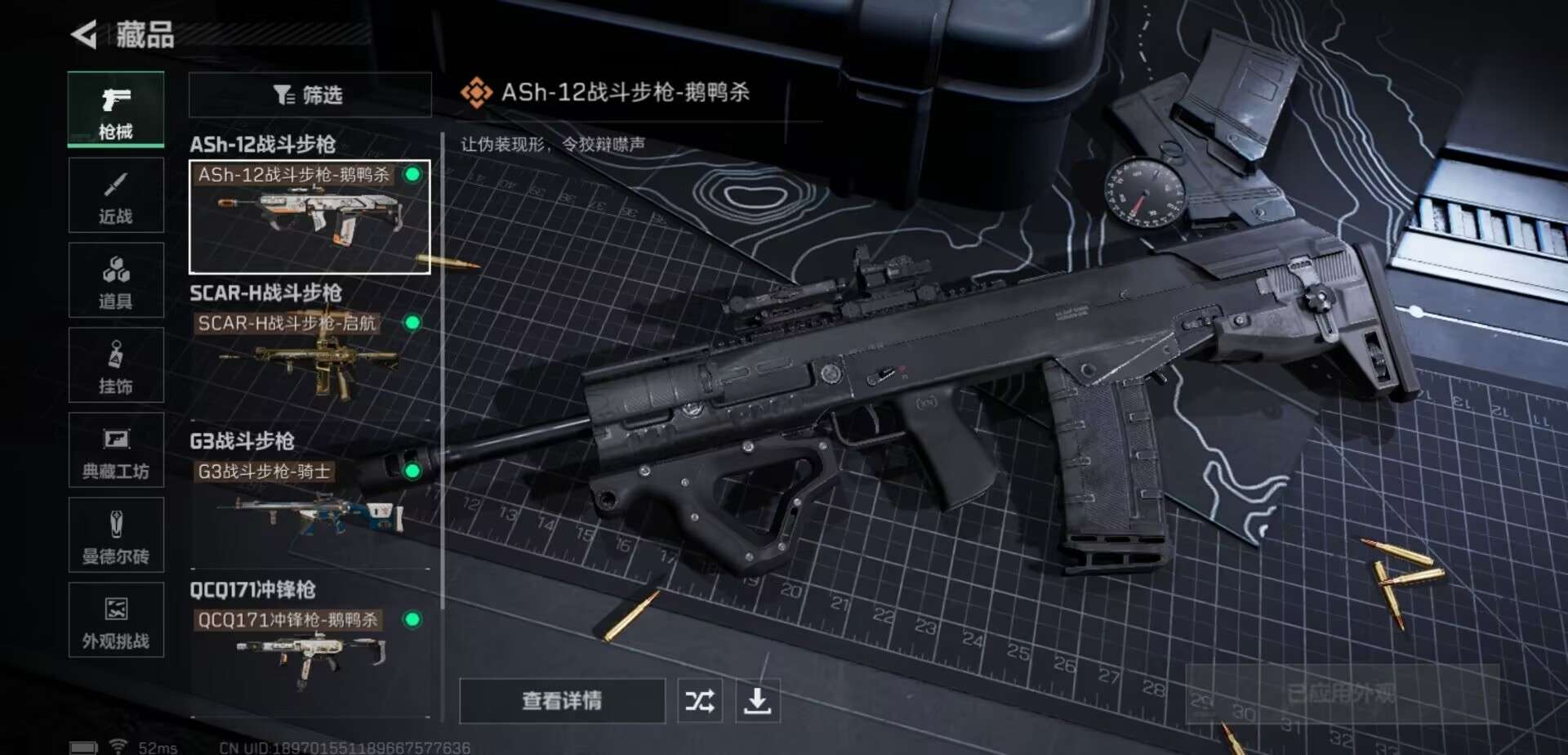The width and height of the screenshot is (1568, 755).
Task: Select the 枪械 firearms category icon
Action: coord(116,109)
